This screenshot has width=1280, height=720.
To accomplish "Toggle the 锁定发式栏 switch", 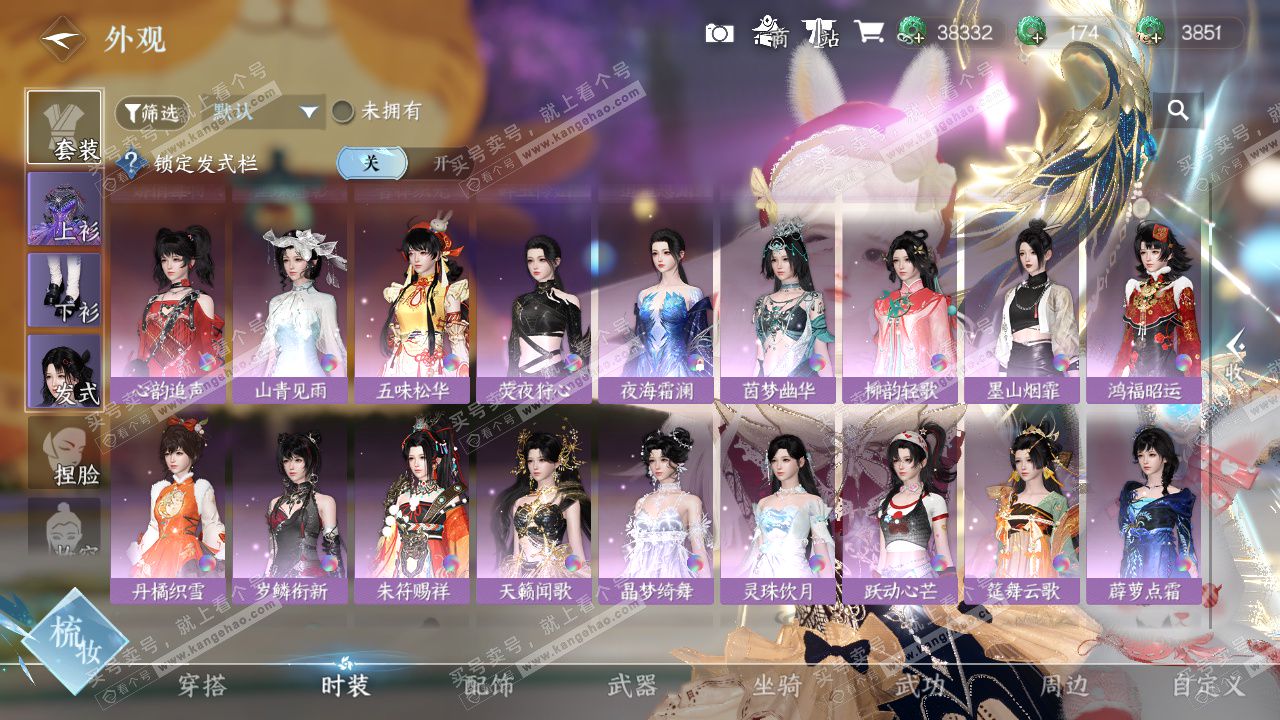I will coord(400,163).
